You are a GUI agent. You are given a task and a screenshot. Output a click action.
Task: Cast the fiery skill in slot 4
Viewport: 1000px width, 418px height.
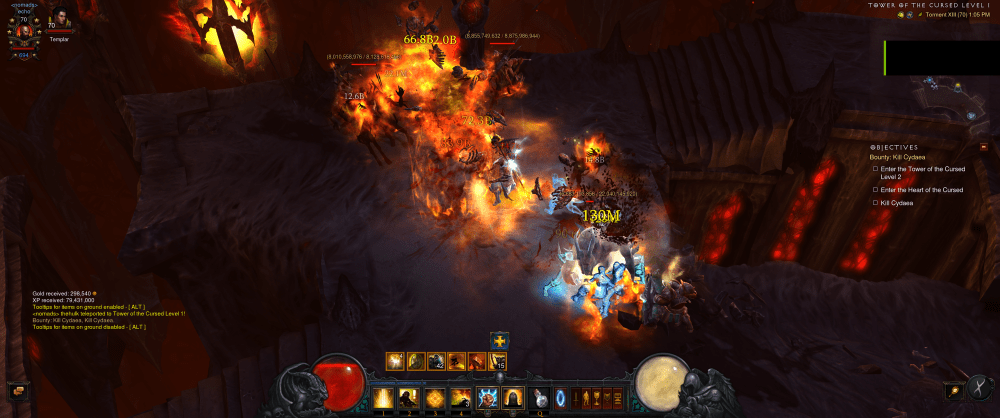pyautogui.click(x=461, y=398)
